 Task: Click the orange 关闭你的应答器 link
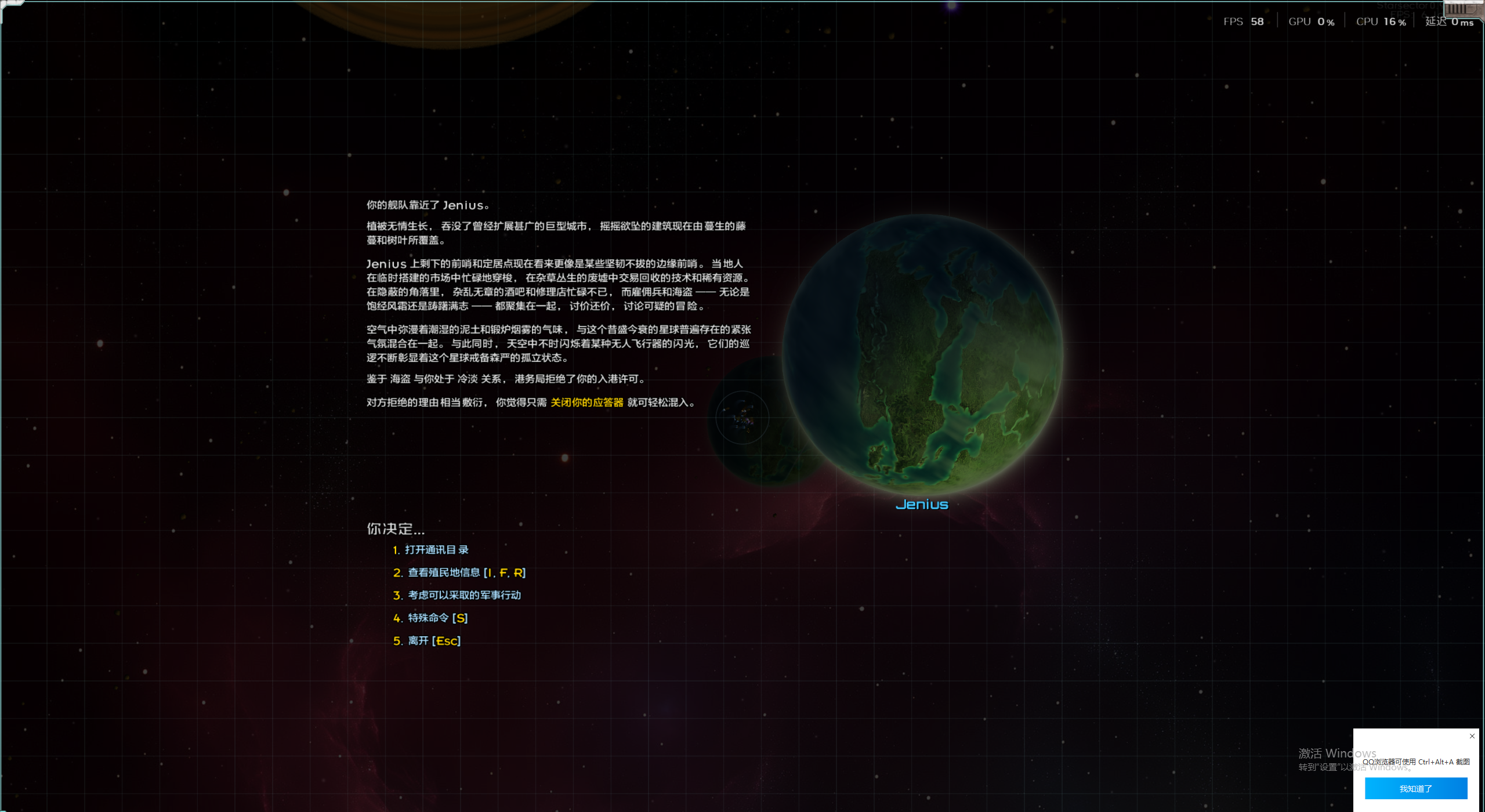pos(586,401)
